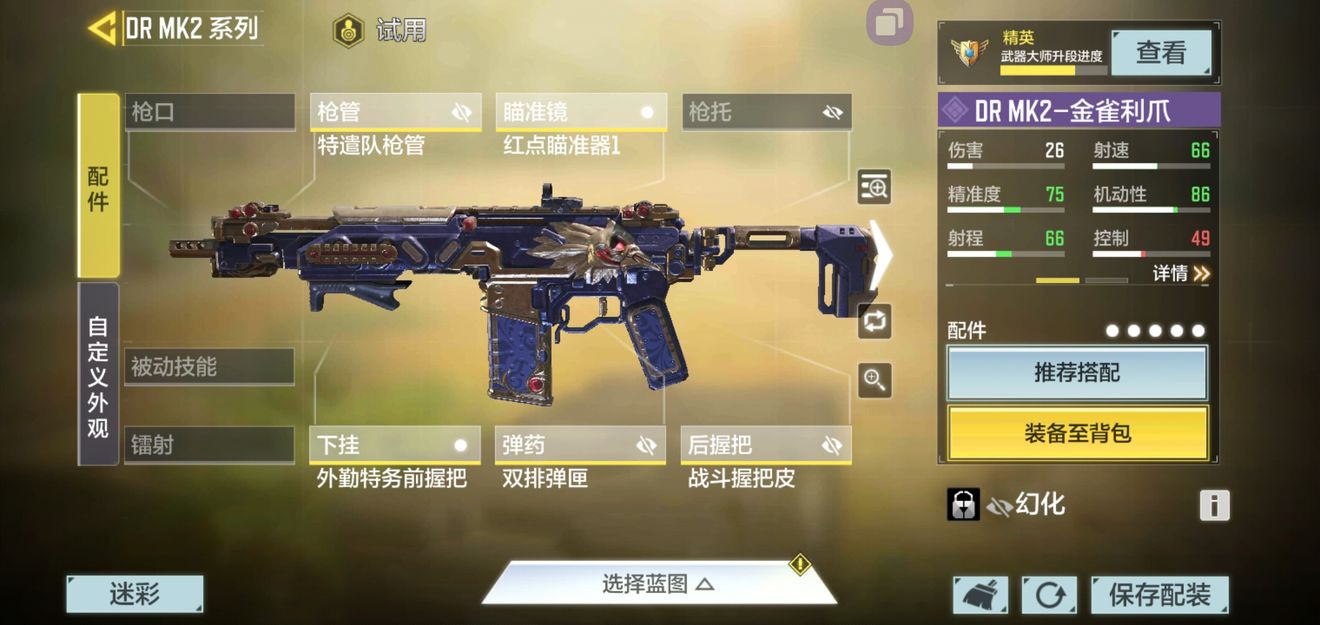
Task: Choose the 弹药 ammunition attachment slot
Action: click(580, 445)
